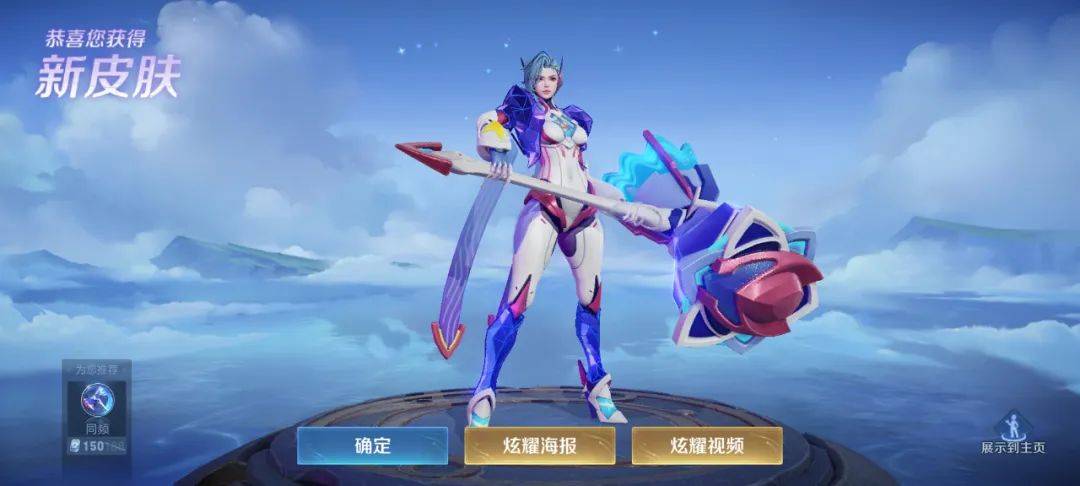Choose the 炫耀视频 video share button

(706, 446)
